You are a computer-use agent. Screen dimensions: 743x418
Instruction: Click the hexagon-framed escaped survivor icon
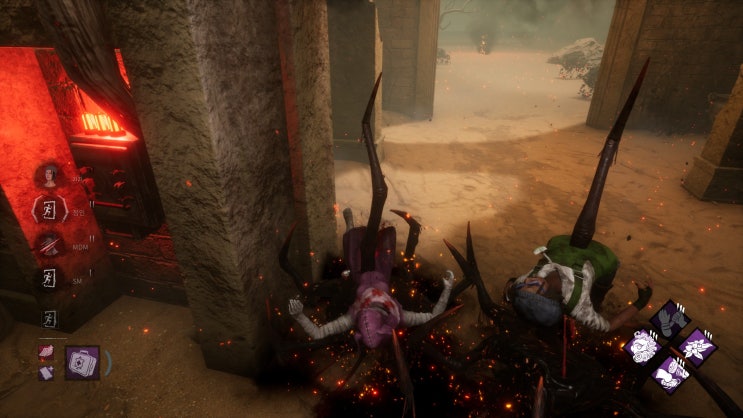coord(48,209)
